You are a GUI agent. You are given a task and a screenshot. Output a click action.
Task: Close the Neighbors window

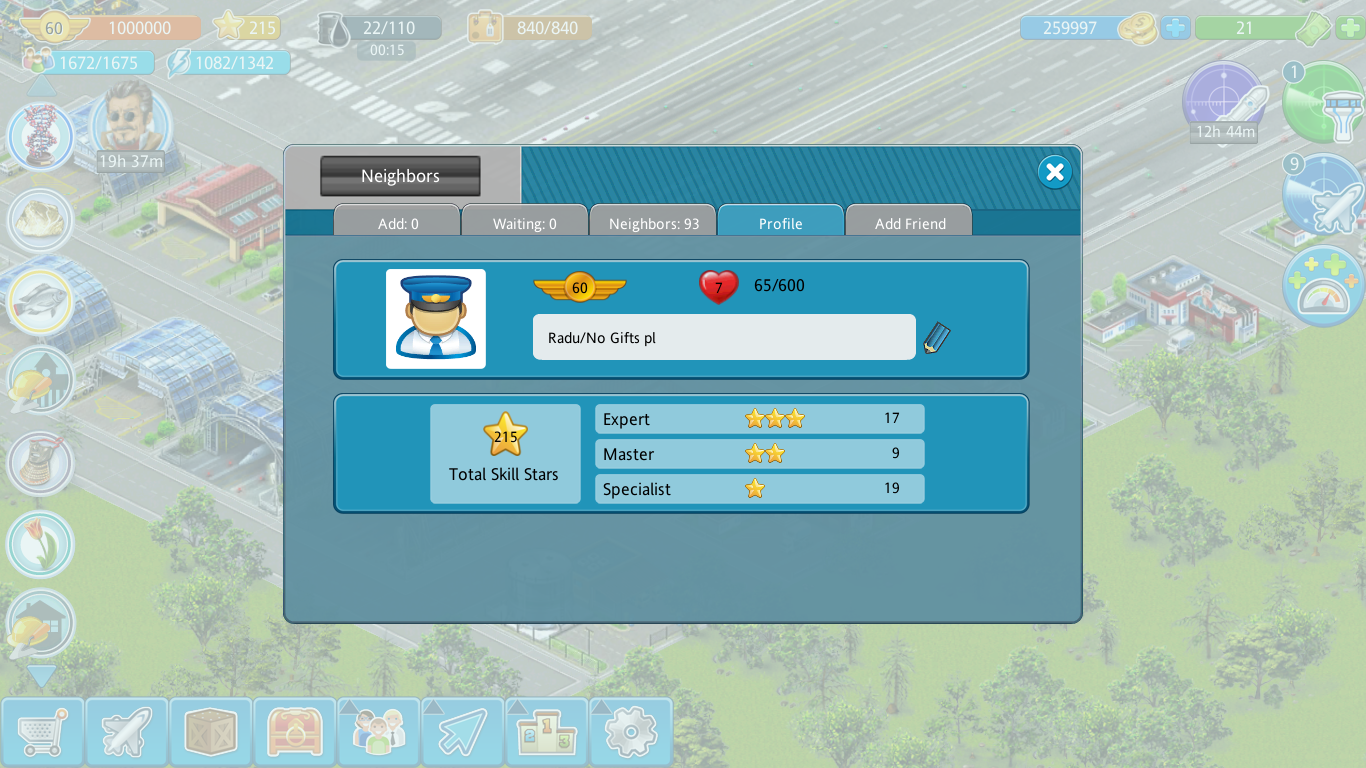click(1054, 172)
